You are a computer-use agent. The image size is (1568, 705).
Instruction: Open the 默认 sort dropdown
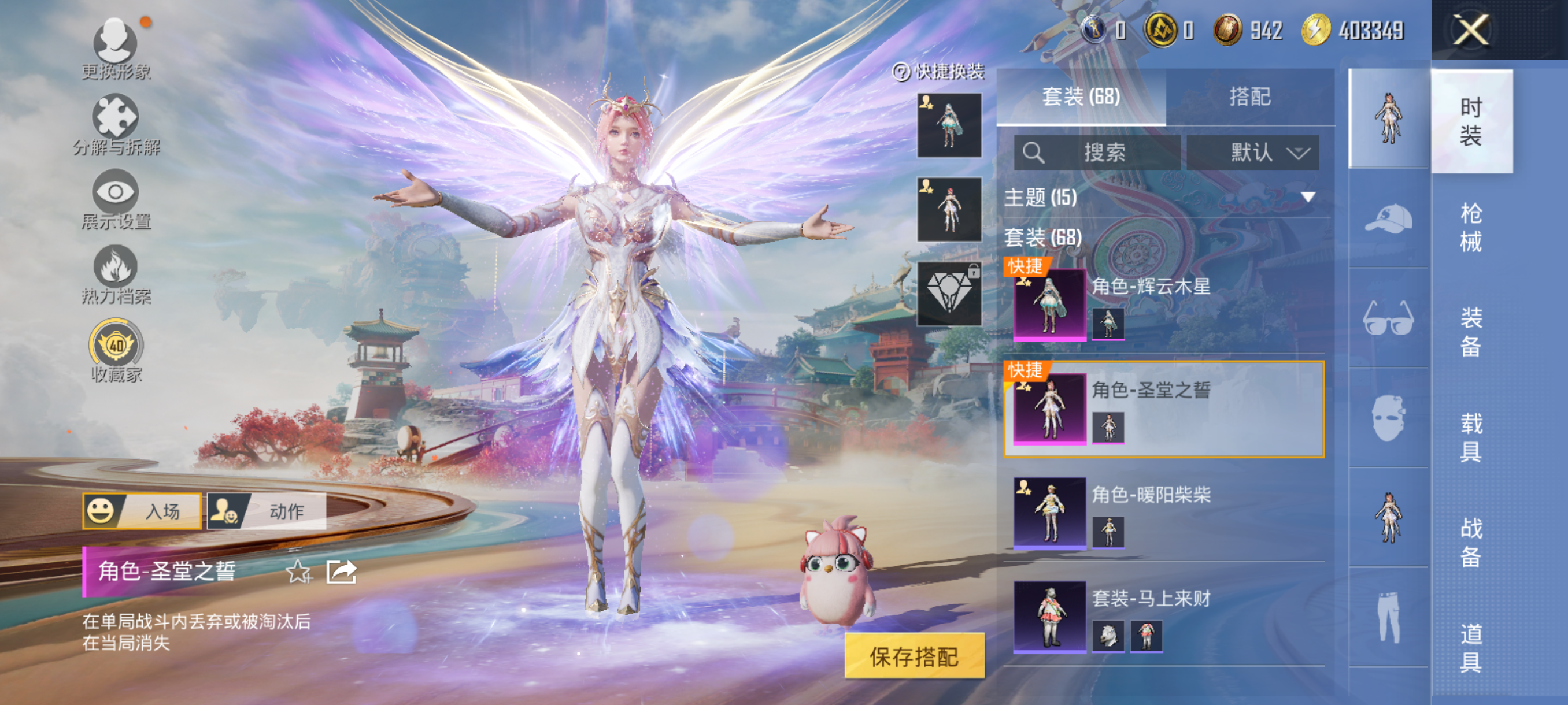[x=1253, y=152]
